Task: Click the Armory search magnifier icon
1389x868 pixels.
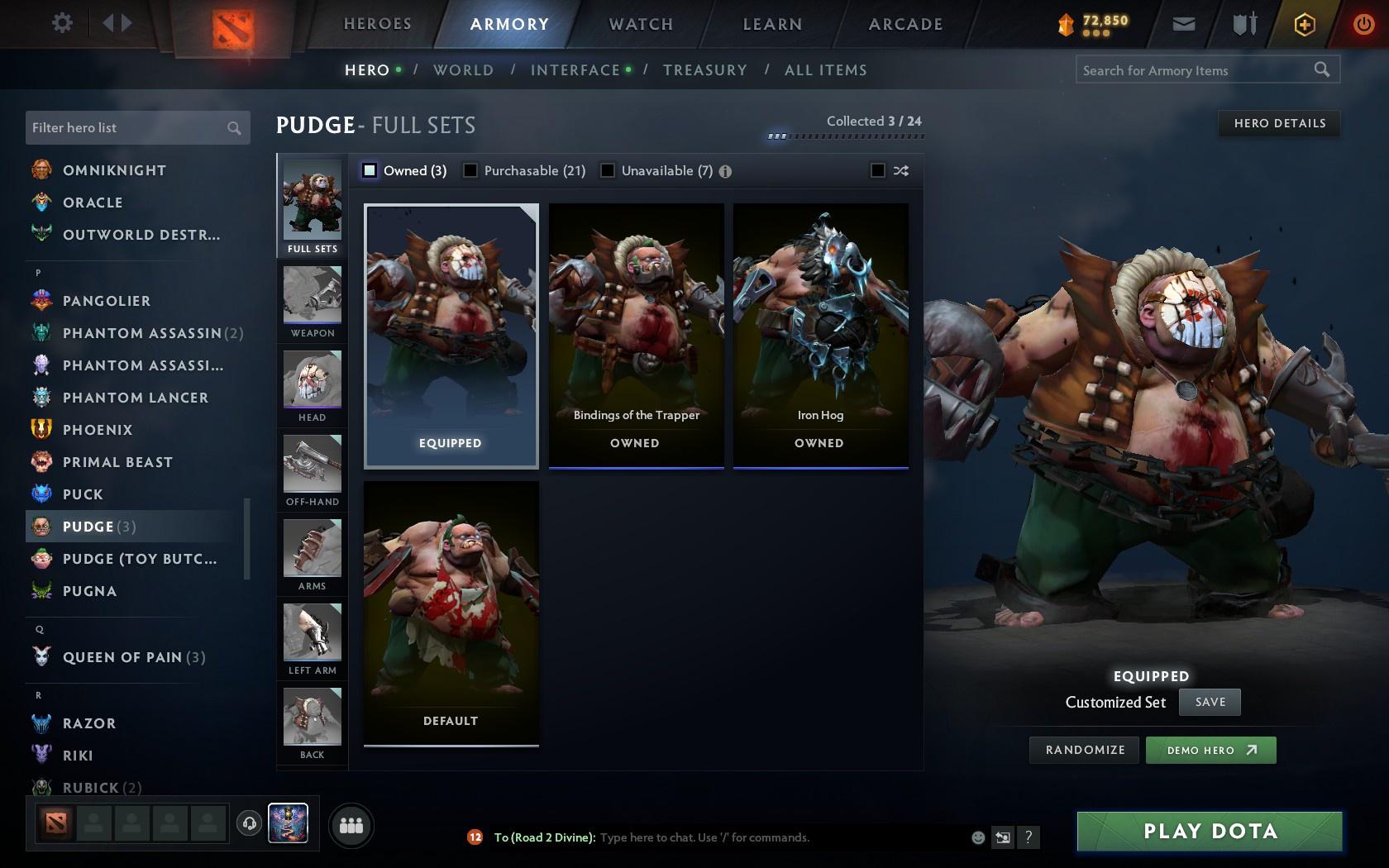Action: pos(1320,70)
